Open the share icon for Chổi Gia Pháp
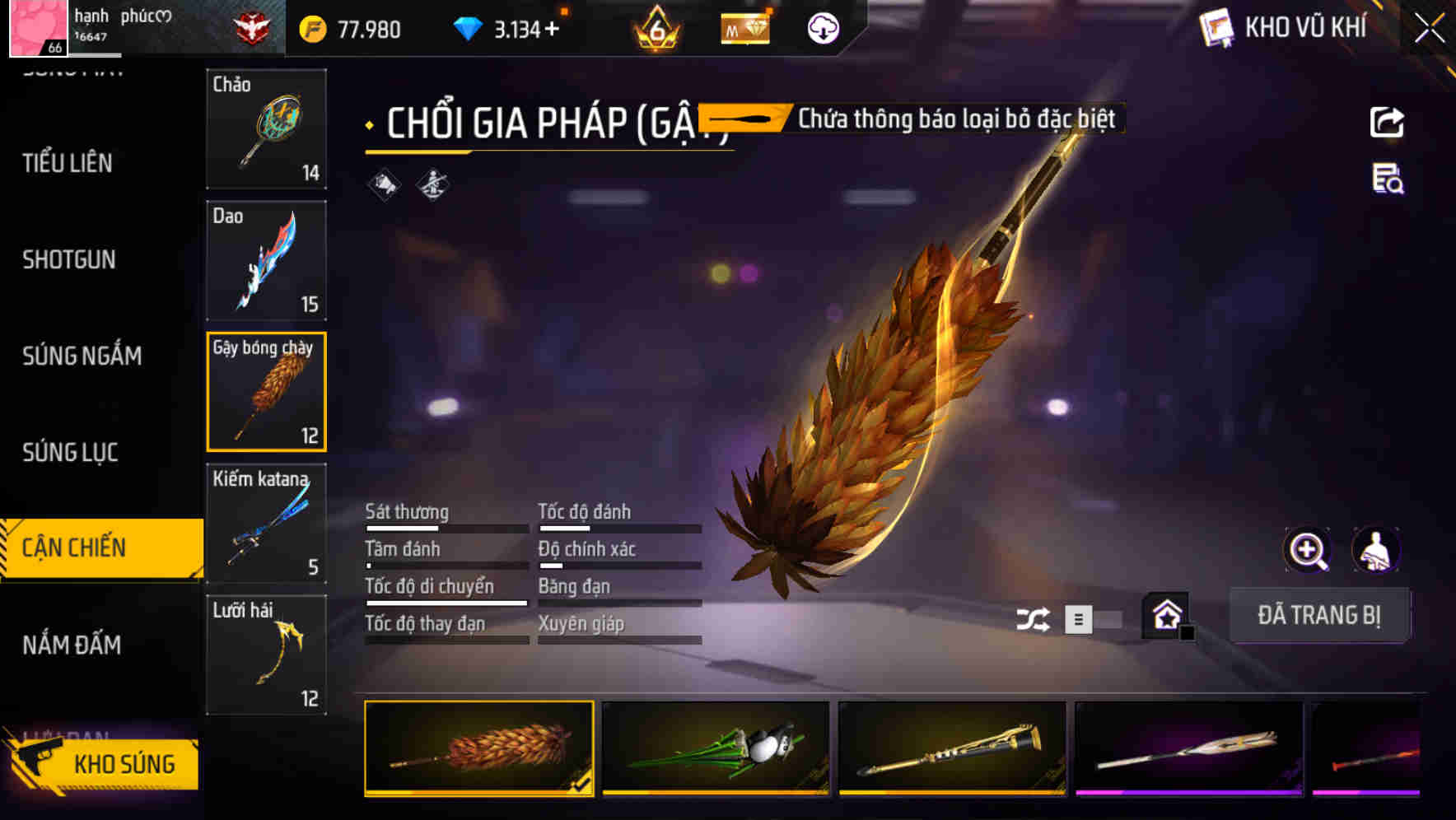Viewport: 1456px width, 820px height. point(1387,122)
